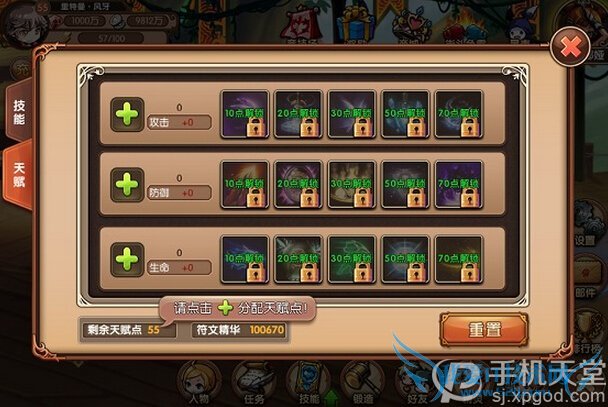
Task: Choose the 50点解锁 talent in the 防御 row
Action: (405, 186)
